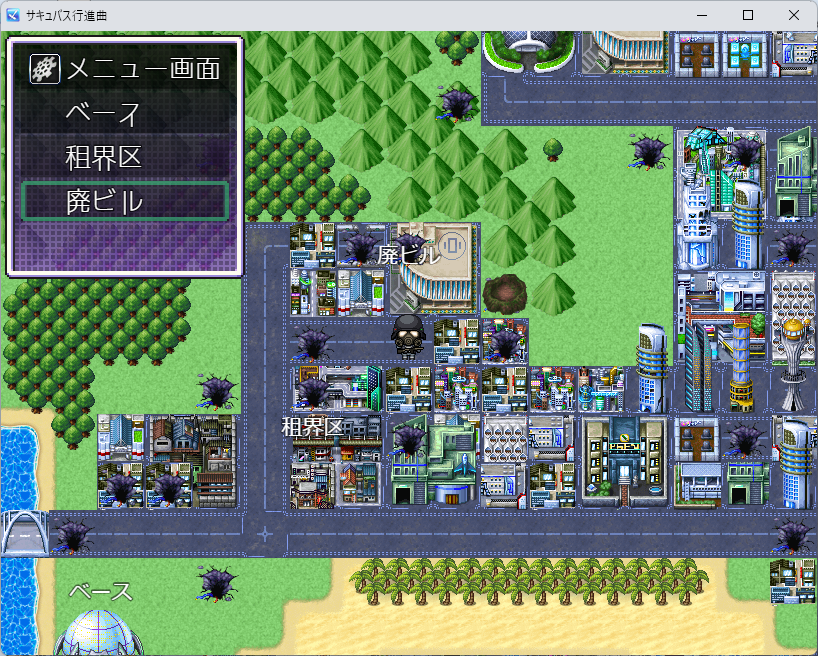Minimize the game window

(701, 15)
